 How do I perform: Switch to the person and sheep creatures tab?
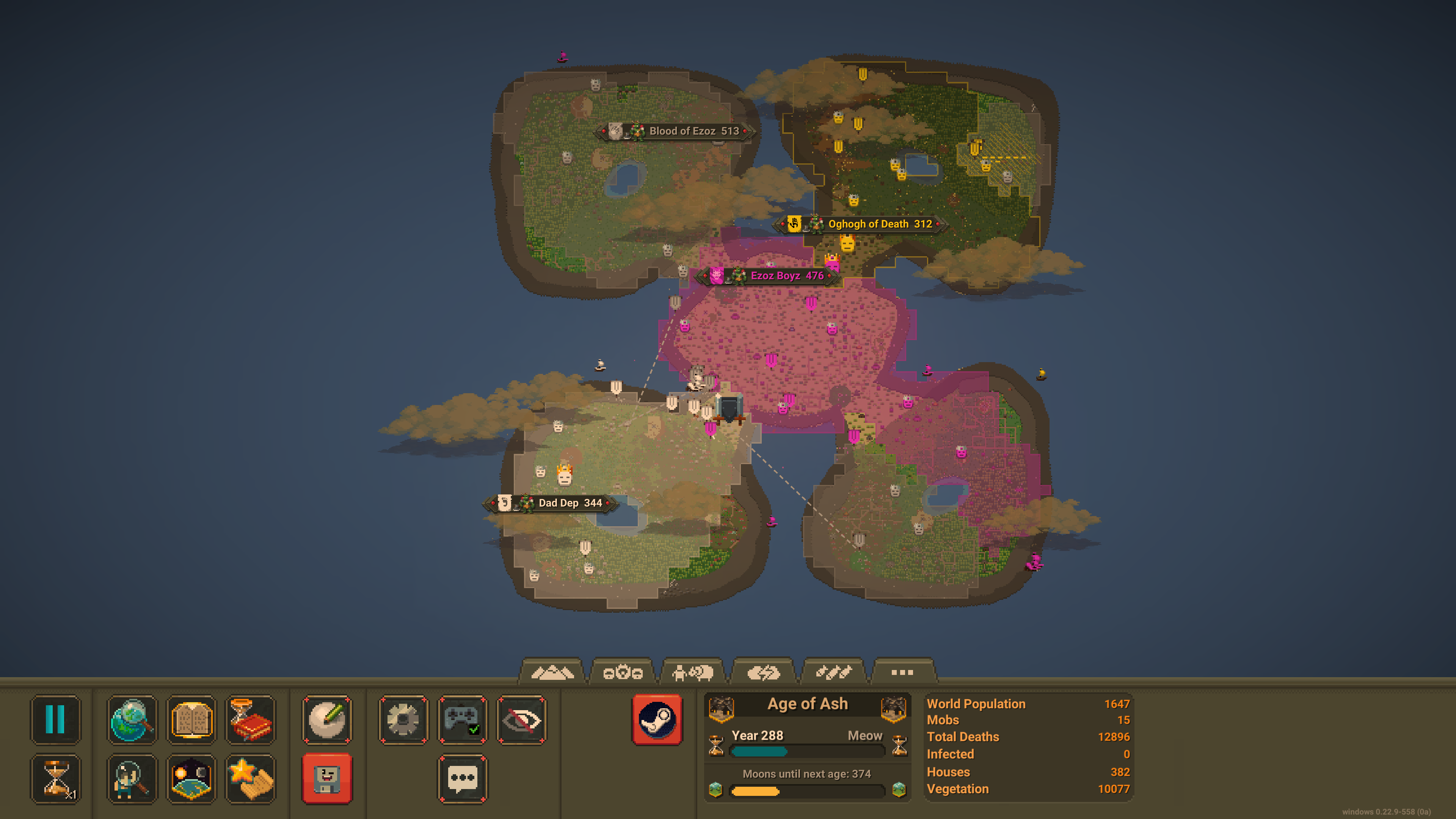(x=693, y=672)
